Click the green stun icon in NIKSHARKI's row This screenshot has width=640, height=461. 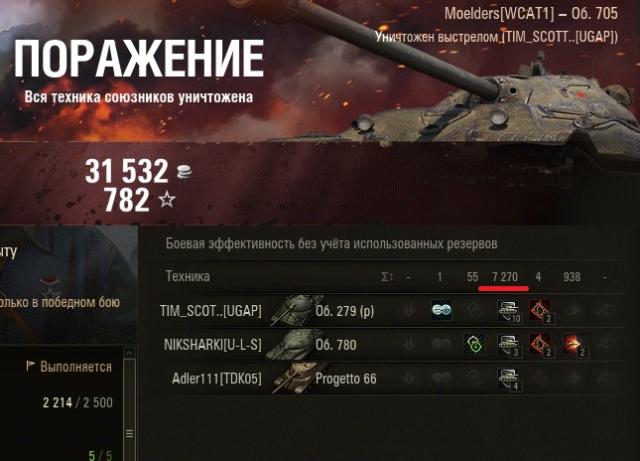pyautogui.click(x=475, y=345)
